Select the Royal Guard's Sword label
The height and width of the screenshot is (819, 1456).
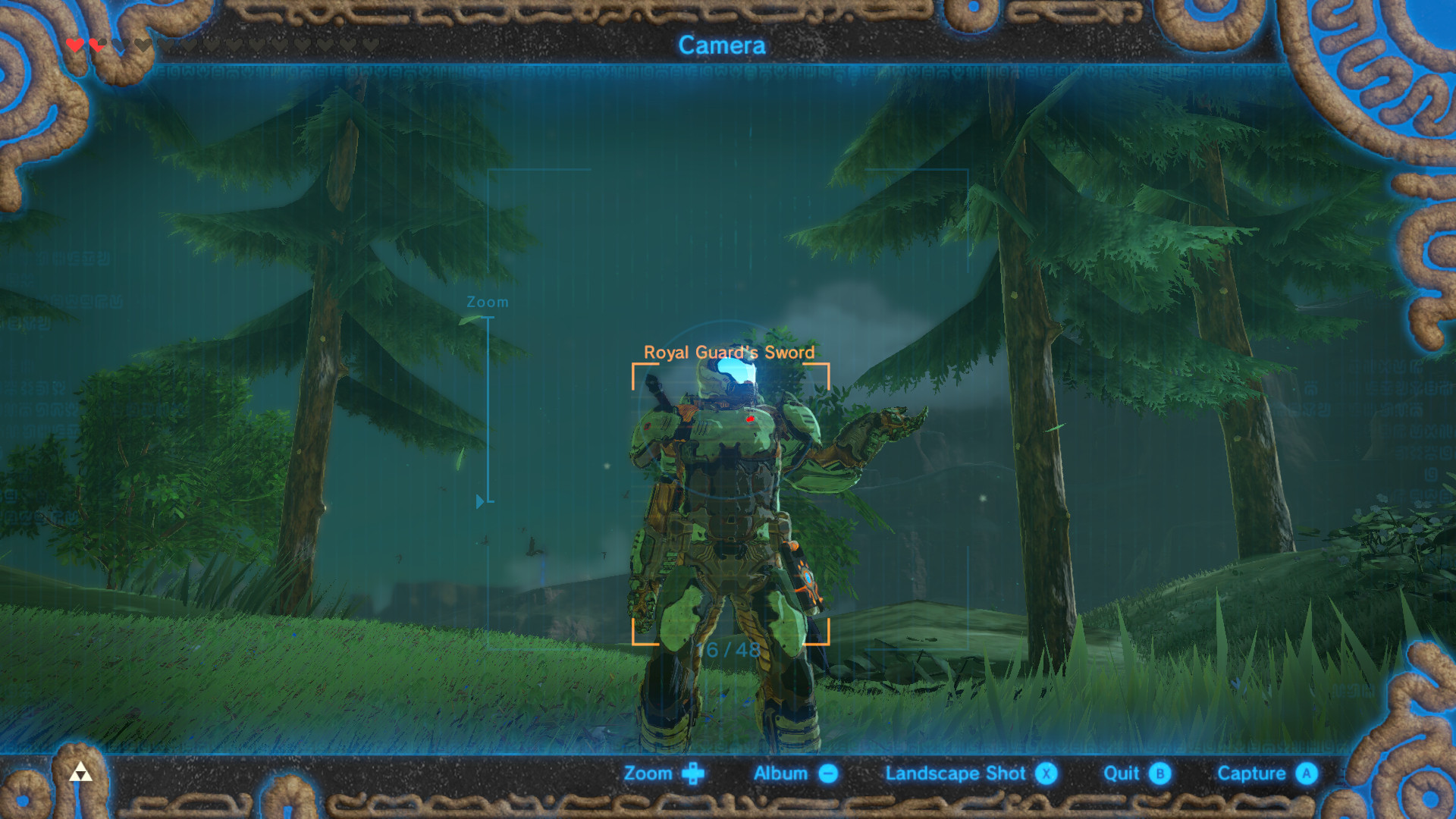coord(730,351)
